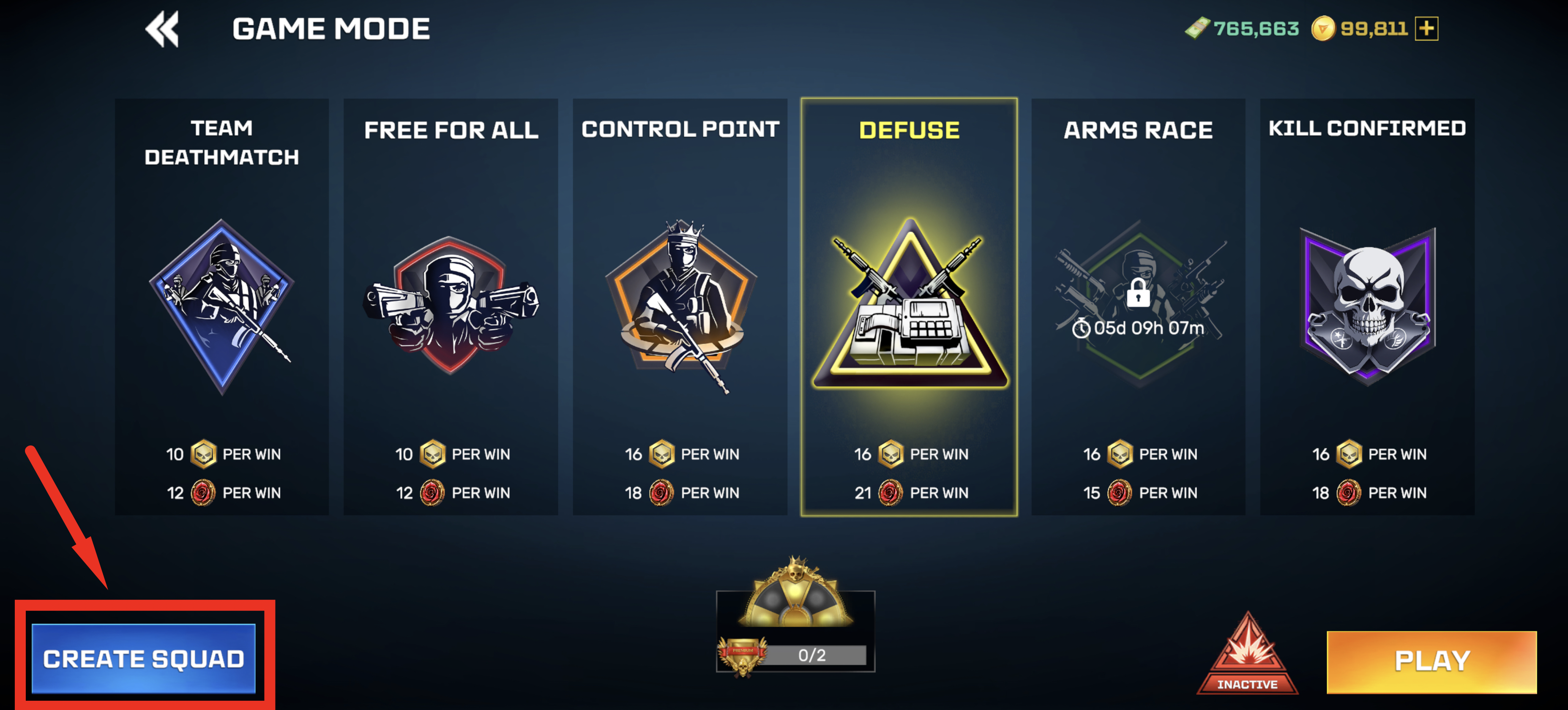Select the Team Deathmatch mode card
This screenshot has width=1568, height=710.
tap(221, 306)
